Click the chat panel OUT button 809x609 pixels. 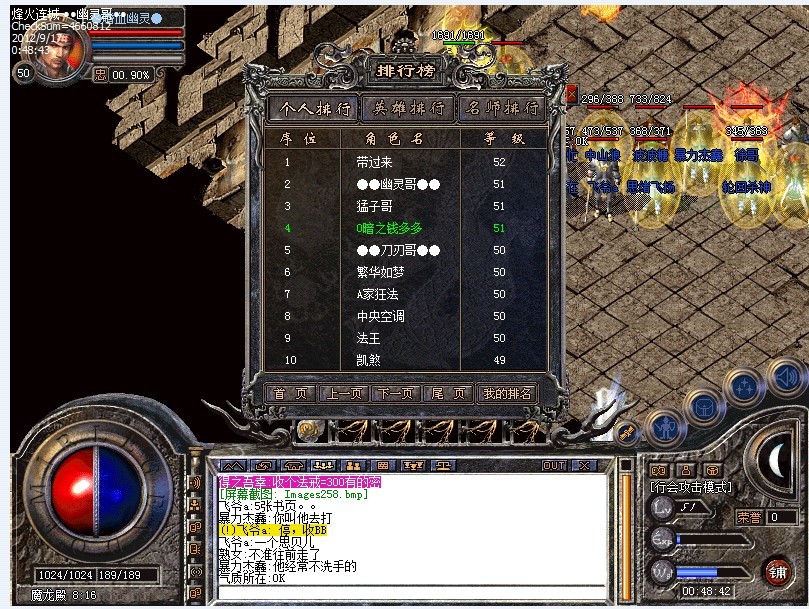click(553, 465)
